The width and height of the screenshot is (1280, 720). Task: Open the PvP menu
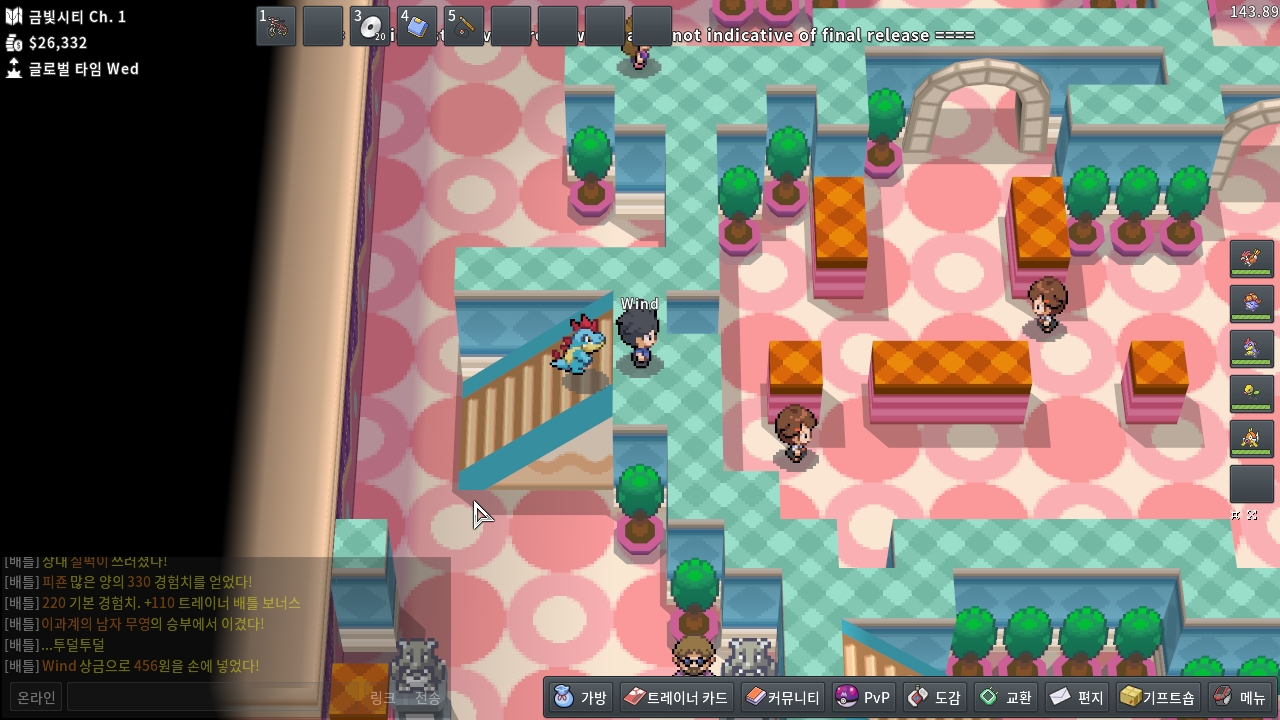[x=862, y=697]
